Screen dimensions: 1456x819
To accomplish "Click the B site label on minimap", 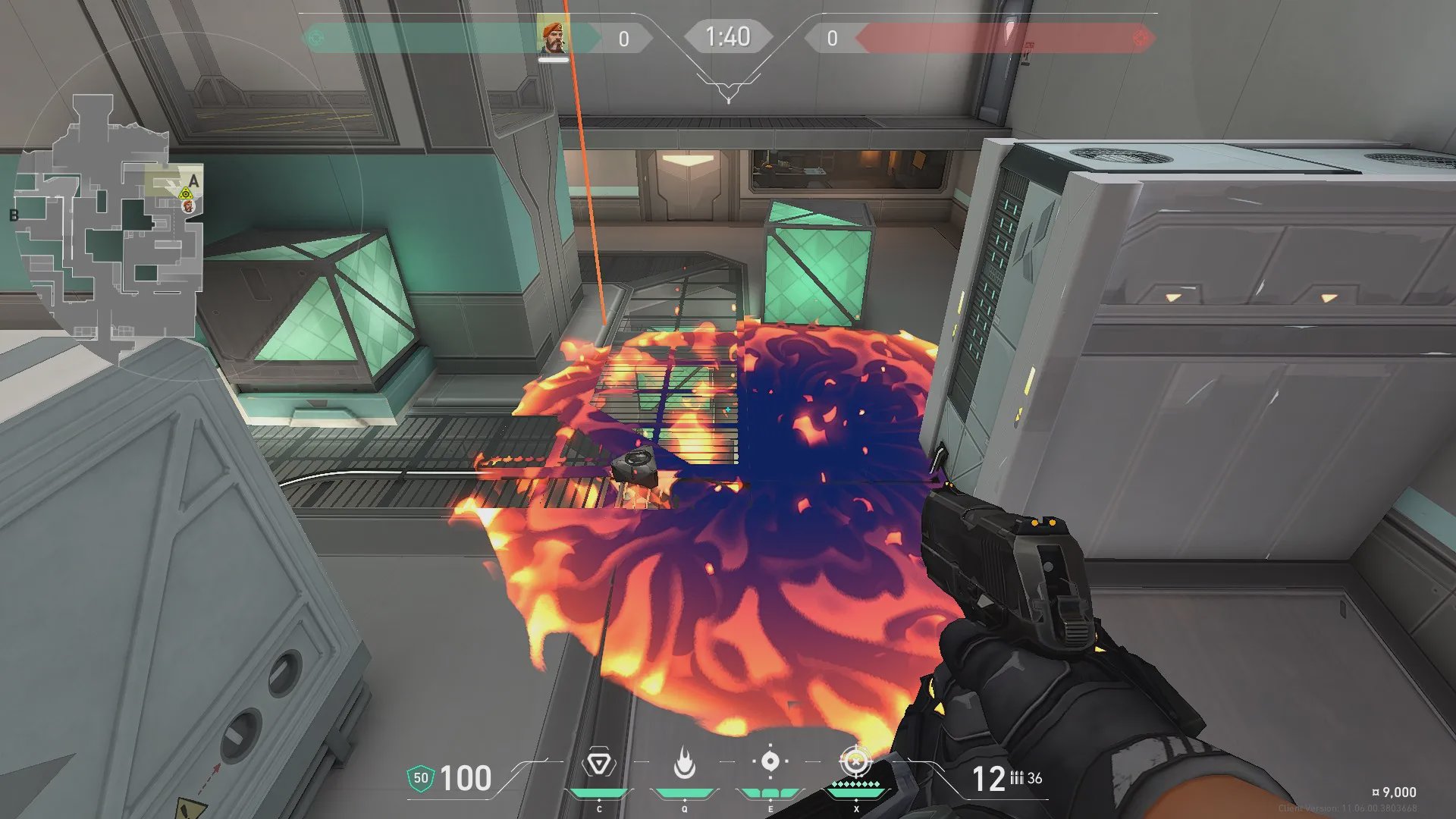I will point(14,215).
